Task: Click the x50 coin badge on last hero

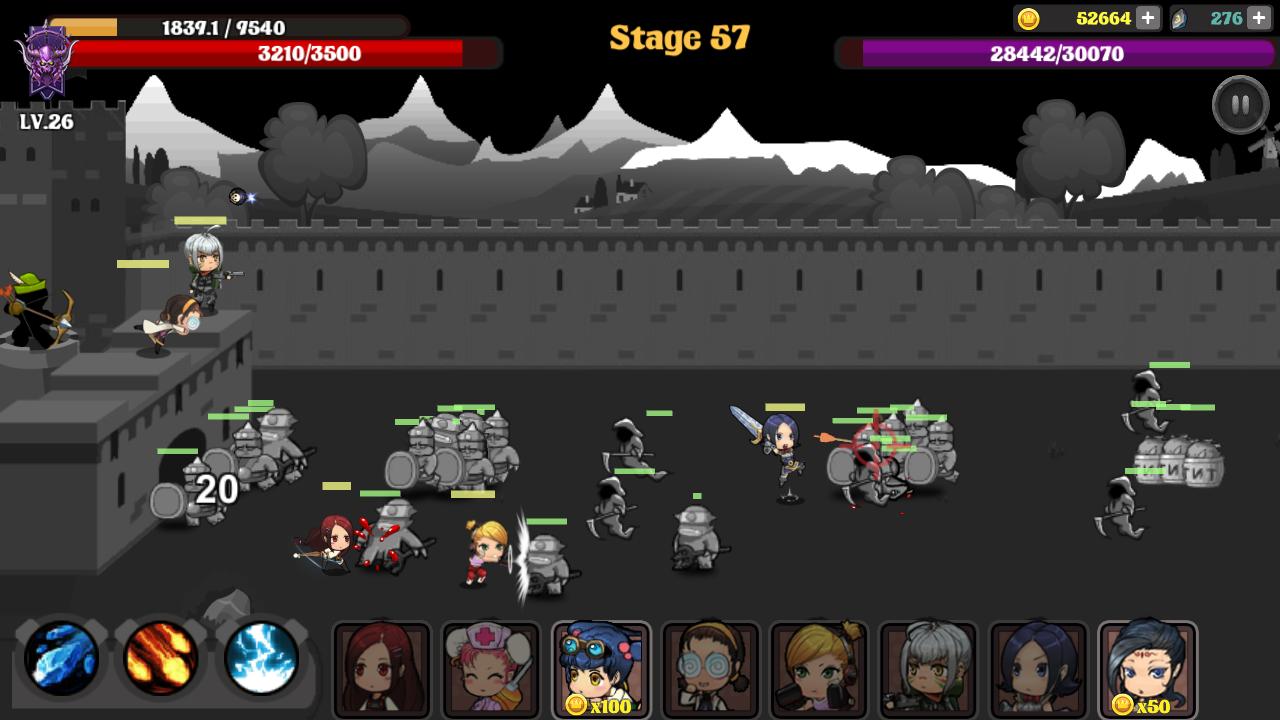Action: coord(1147,706)
